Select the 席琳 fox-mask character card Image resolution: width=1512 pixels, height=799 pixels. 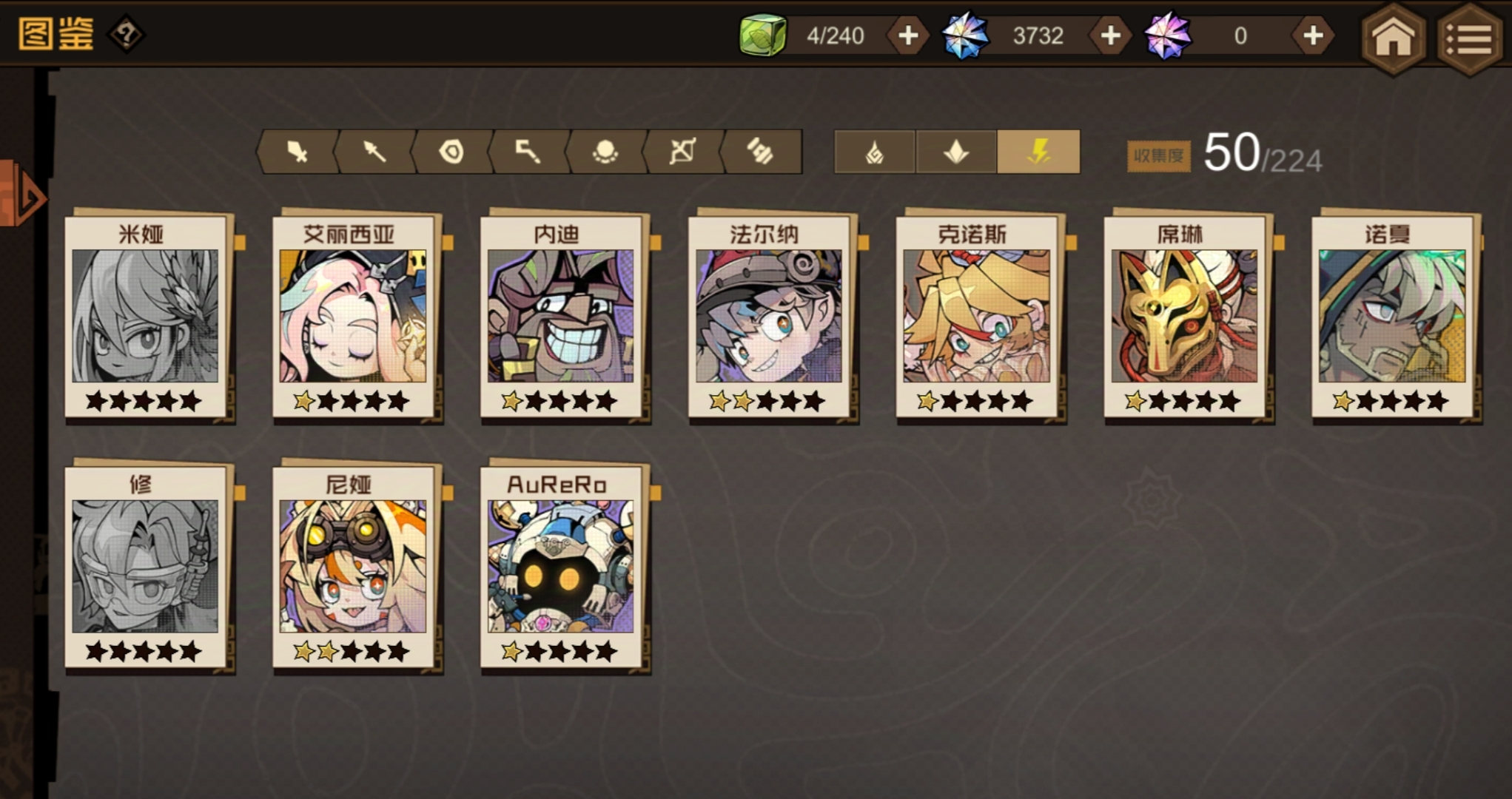point(1184,317)
